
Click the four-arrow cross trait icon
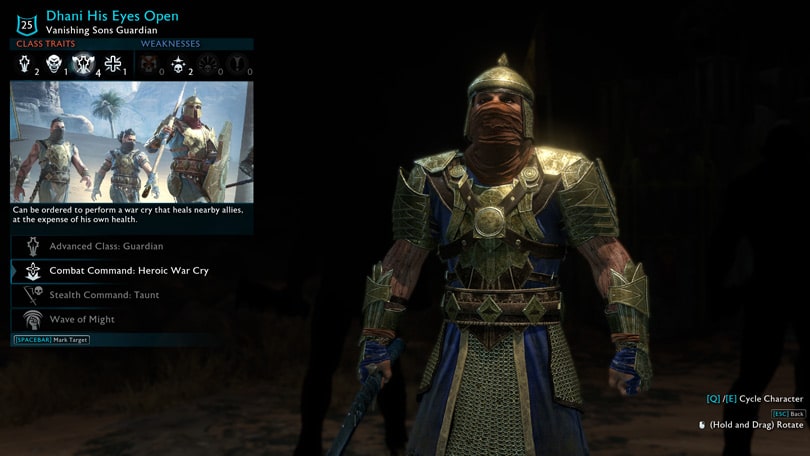112,64
